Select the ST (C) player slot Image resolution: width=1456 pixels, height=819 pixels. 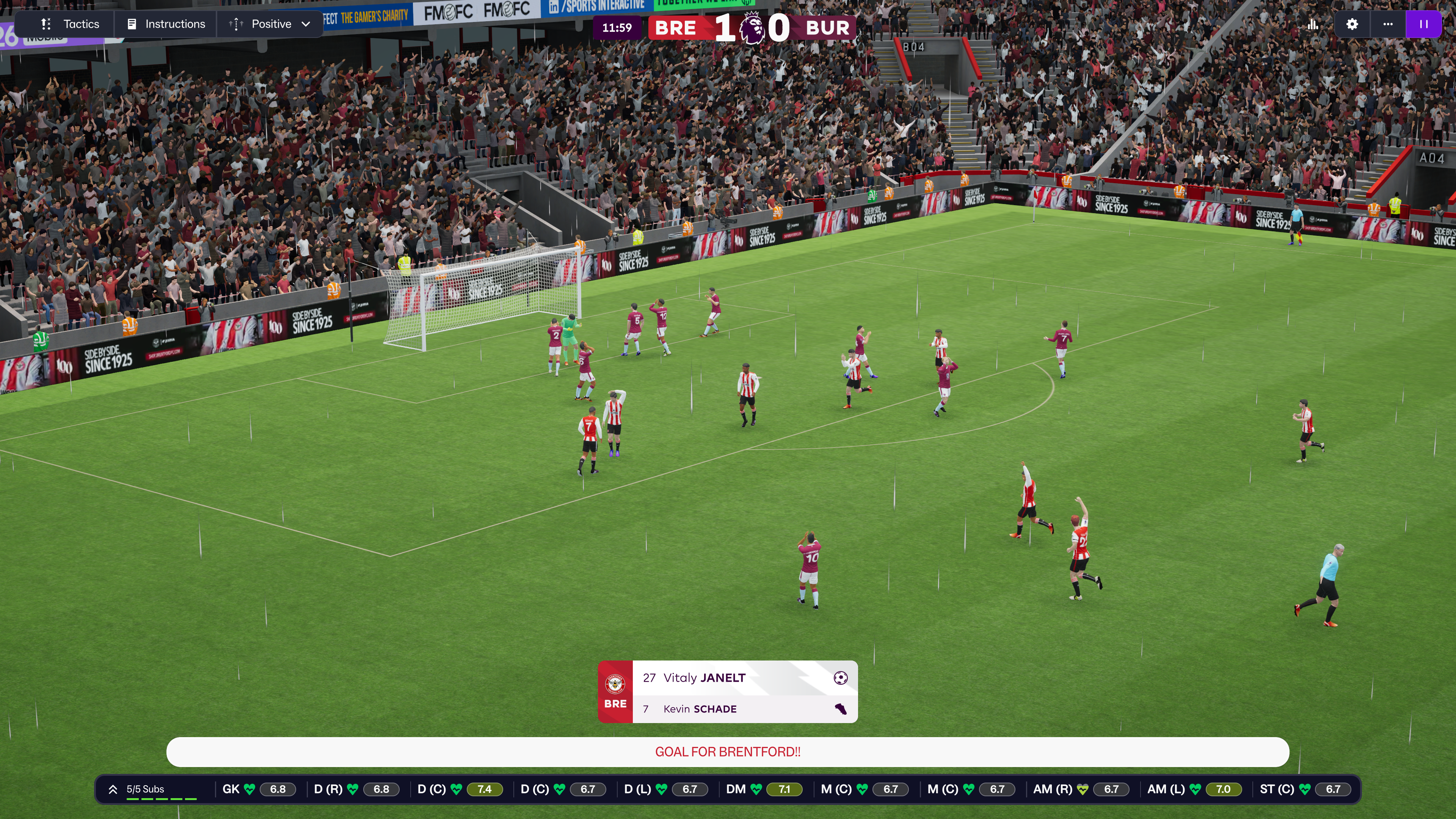coord(1304,789)
